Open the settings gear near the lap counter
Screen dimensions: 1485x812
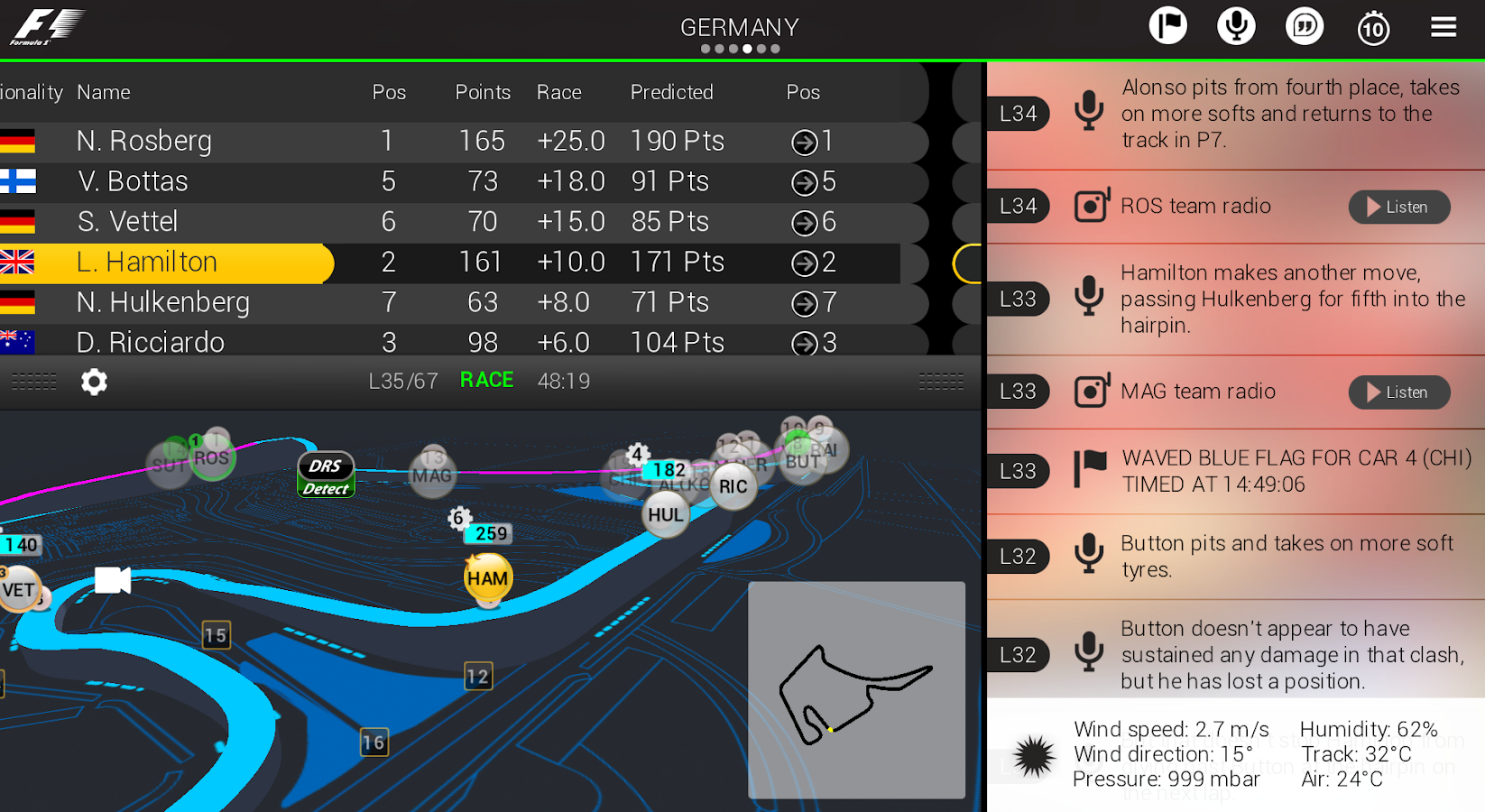pos(94,382)
